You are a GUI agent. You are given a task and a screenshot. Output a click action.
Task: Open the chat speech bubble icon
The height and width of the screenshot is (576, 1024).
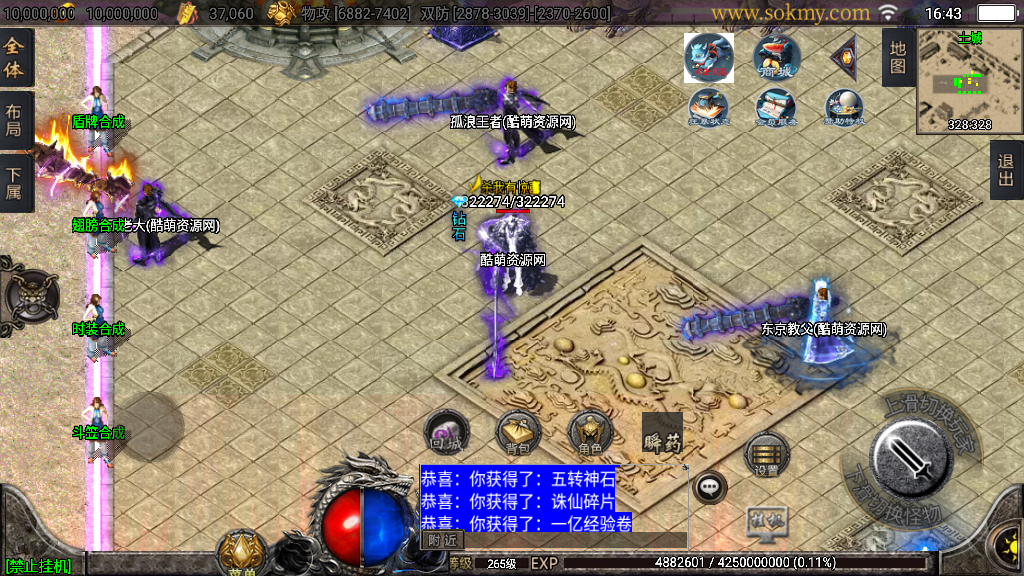(x=710, y=488)
